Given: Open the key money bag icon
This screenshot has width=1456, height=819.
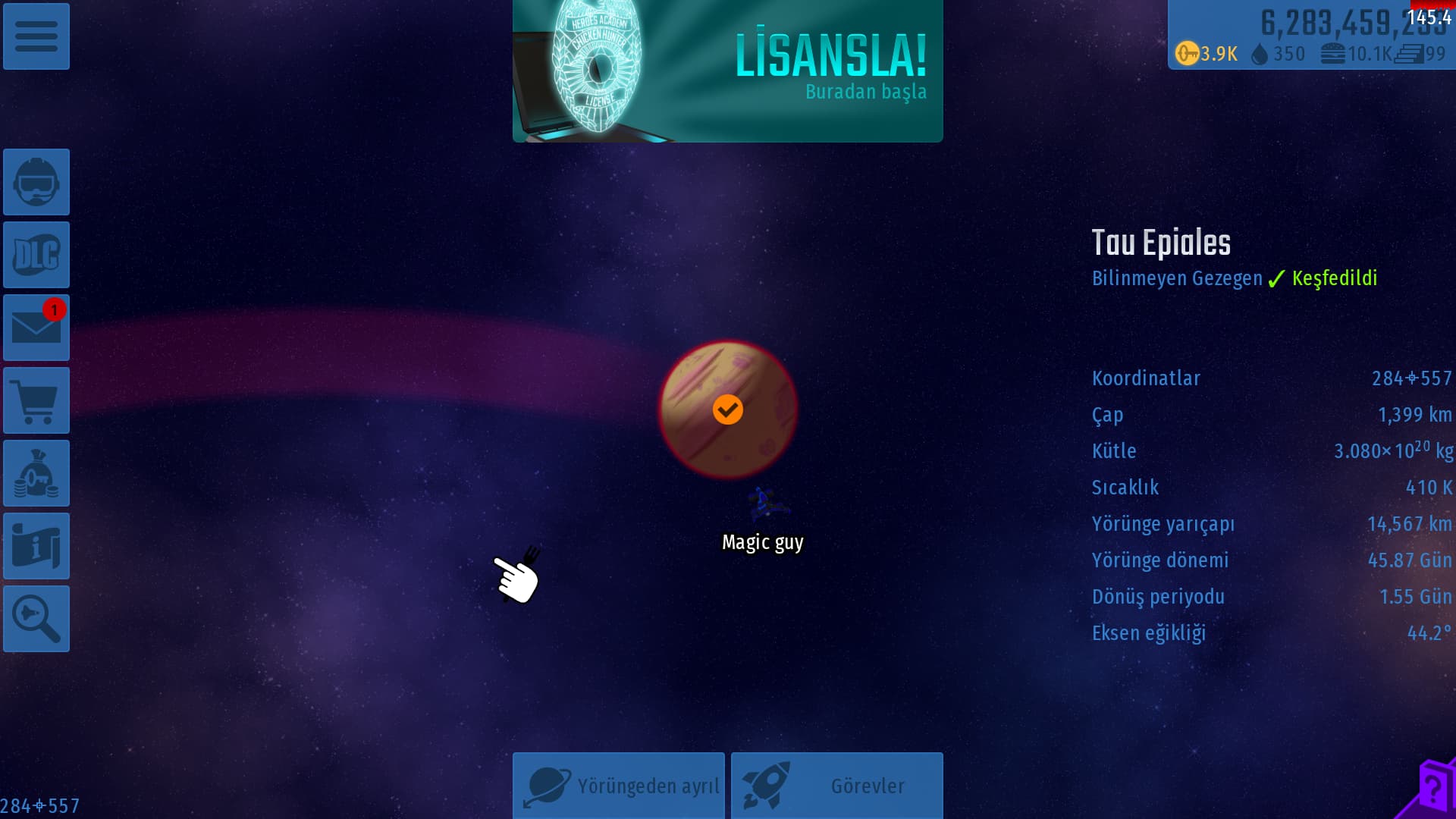Looking at the screenshot, I should pos(36,473).
